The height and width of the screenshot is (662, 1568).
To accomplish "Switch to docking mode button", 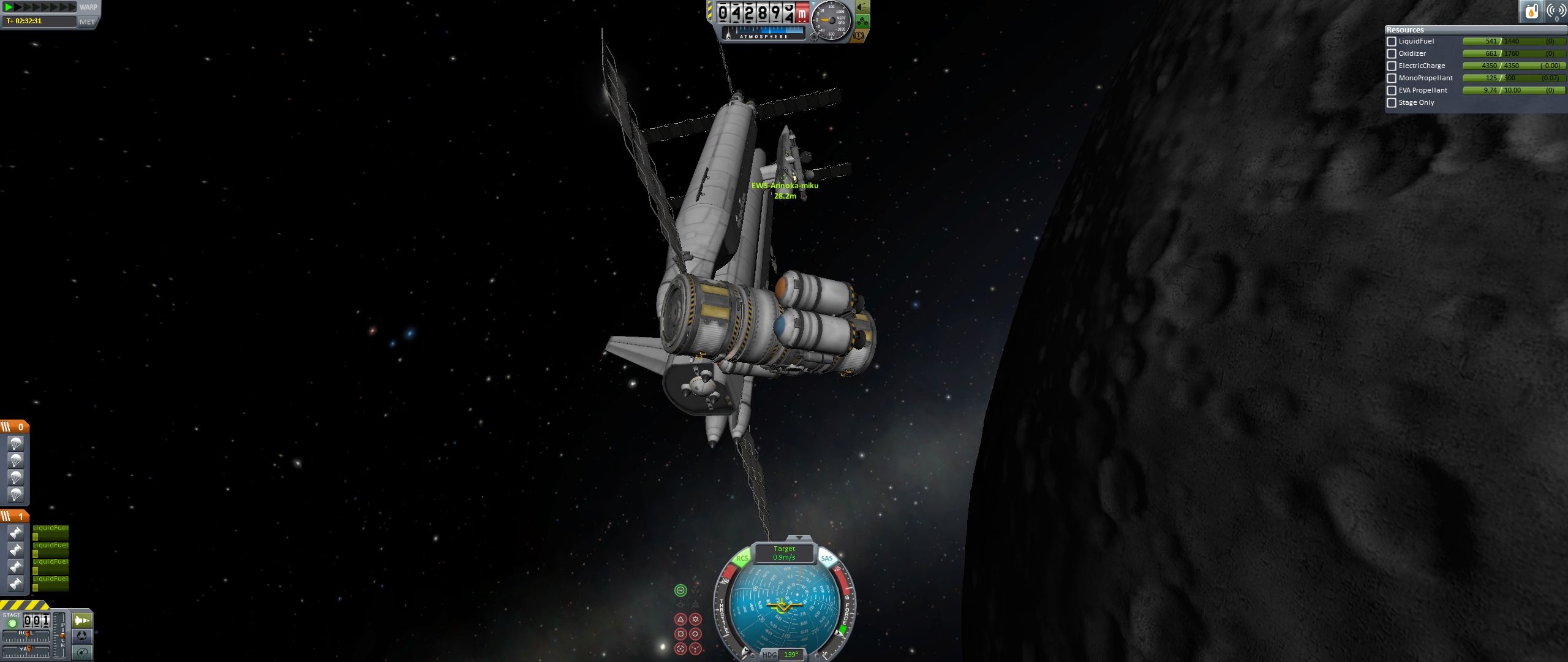I will tap(81, 636).
